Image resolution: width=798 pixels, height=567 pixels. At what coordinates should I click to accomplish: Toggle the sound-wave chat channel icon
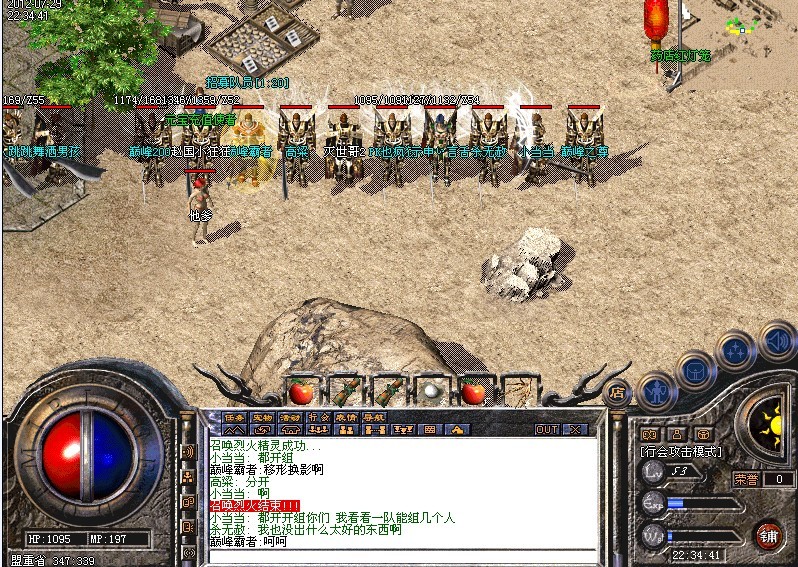187,452
